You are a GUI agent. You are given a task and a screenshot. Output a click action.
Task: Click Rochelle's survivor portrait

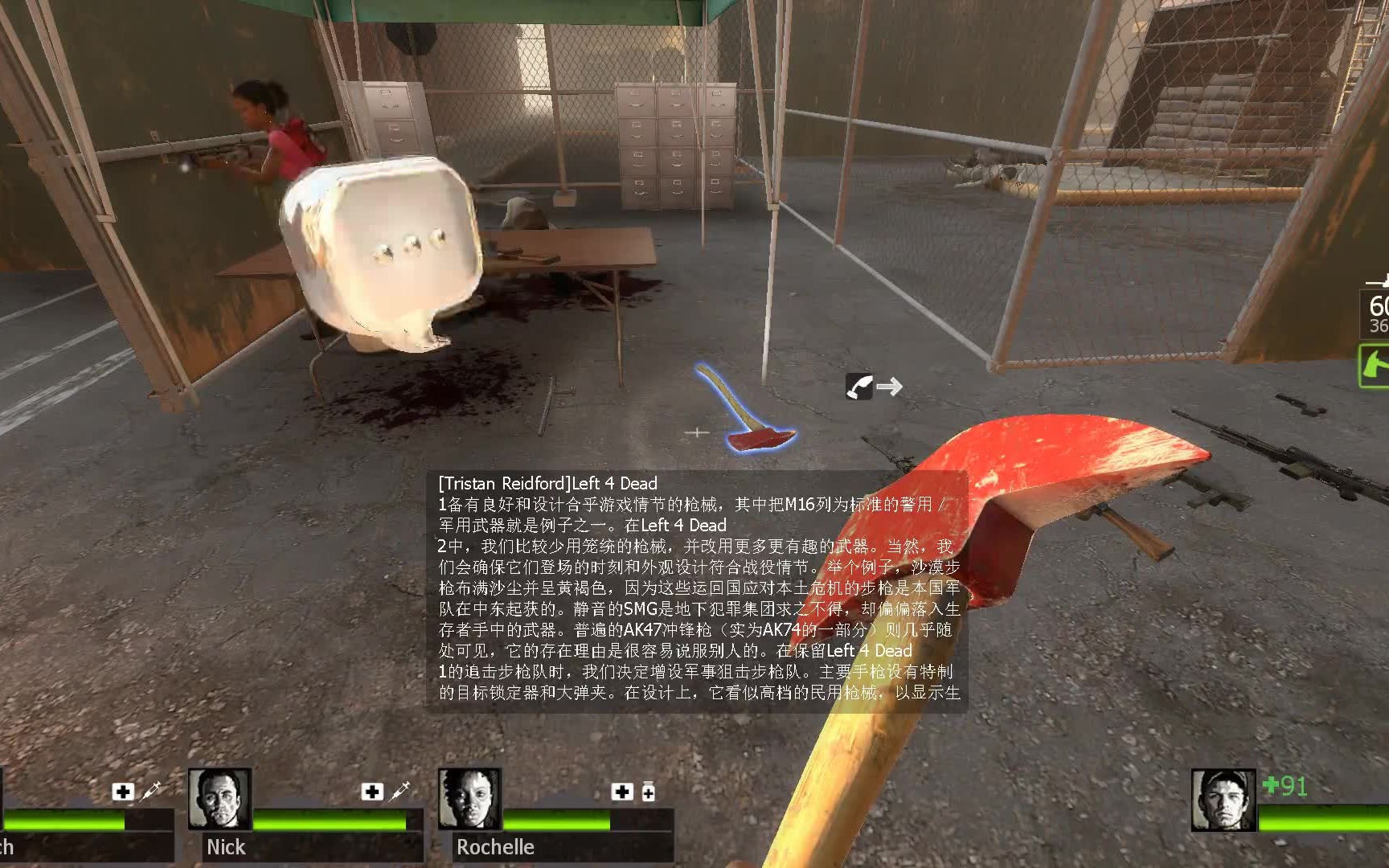point(469,798)
